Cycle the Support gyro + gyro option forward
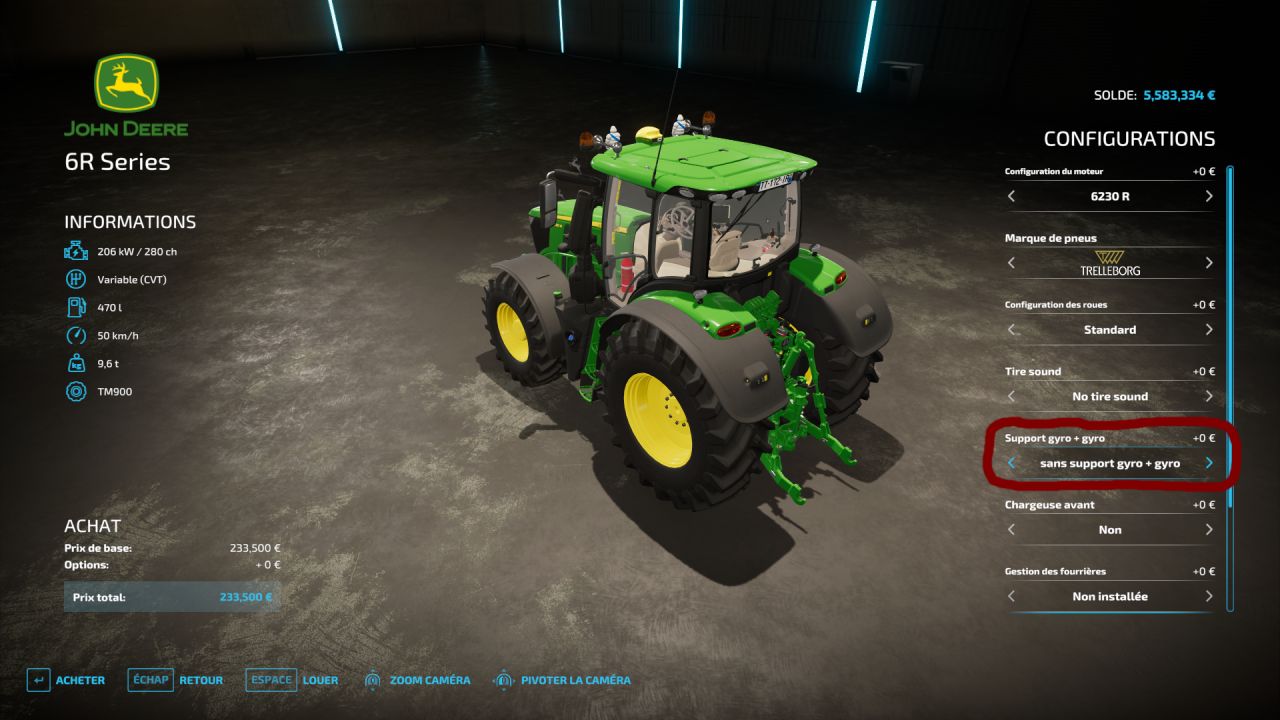1280x720 pixels. click(x=1208, y=463)
